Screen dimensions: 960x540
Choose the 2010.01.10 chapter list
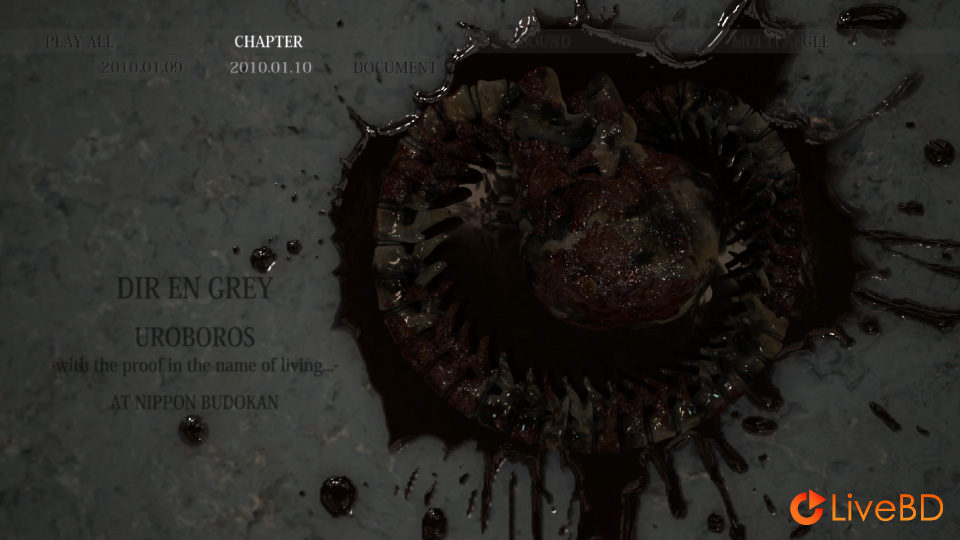point(270,68)
